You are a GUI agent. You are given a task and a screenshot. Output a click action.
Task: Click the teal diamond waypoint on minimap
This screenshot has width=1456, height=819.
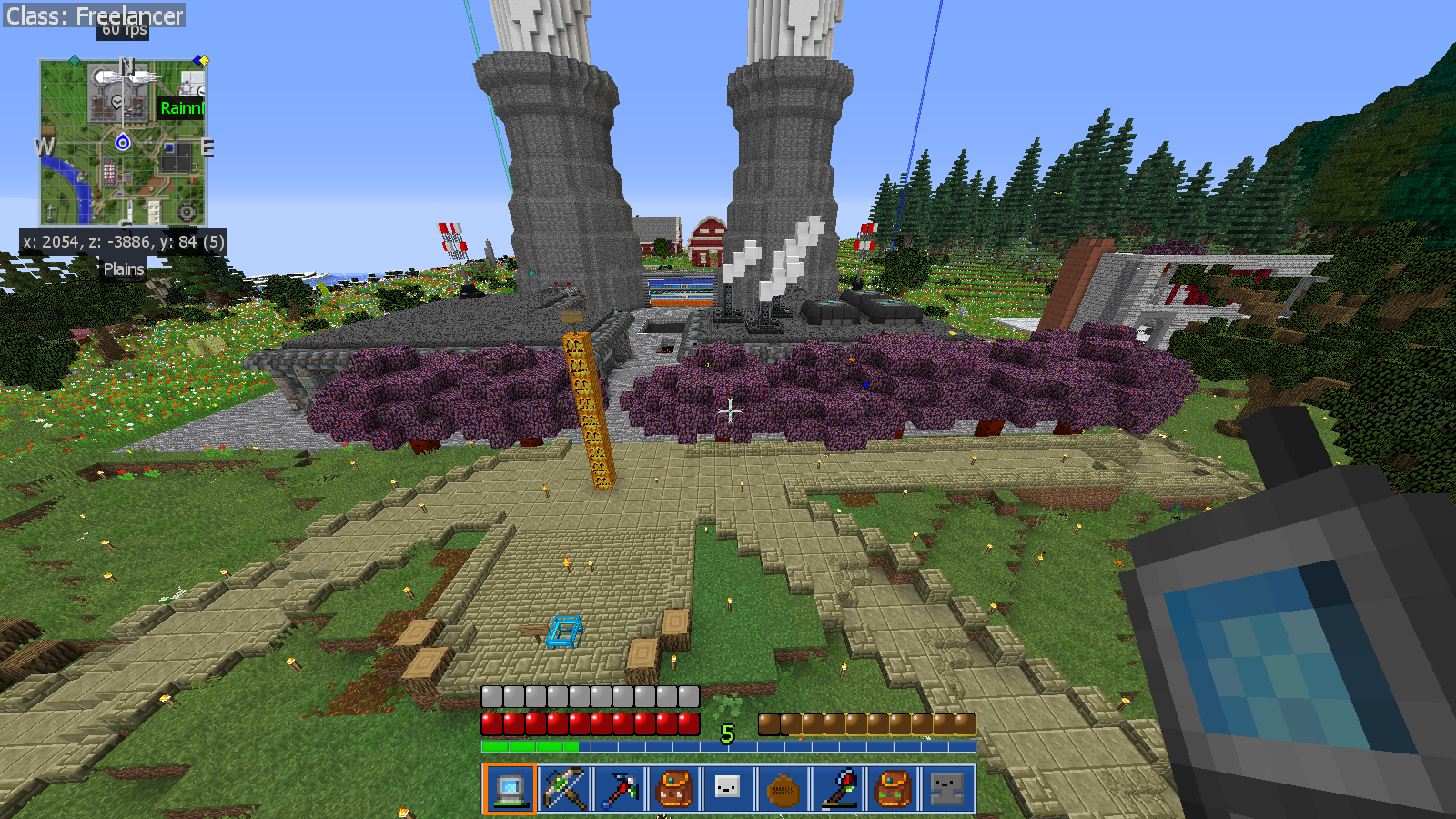tap(75, 61)
